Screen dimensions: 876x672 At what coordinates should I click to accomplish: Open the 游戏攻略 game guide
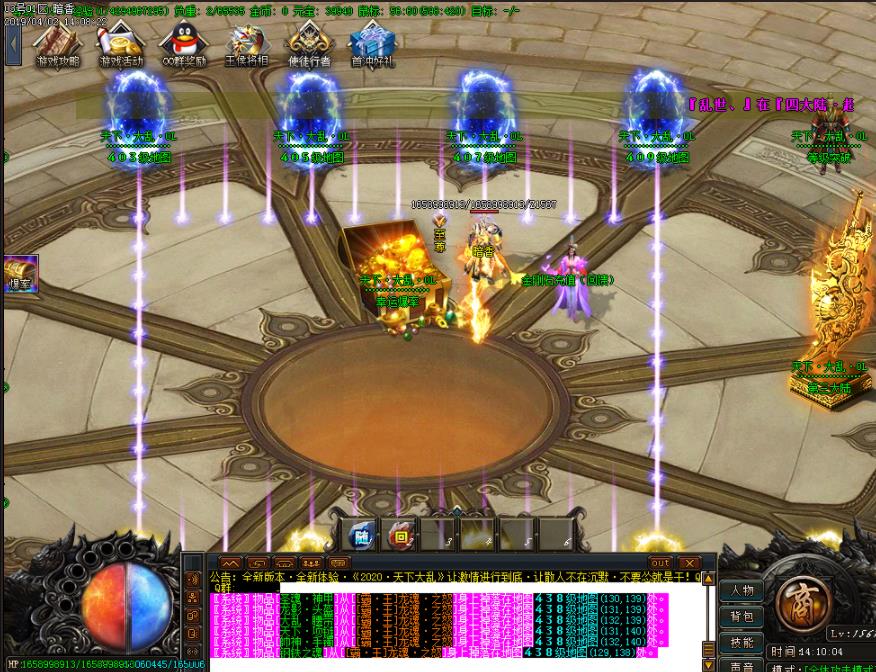pyautogui.click(x=57, y=45)
